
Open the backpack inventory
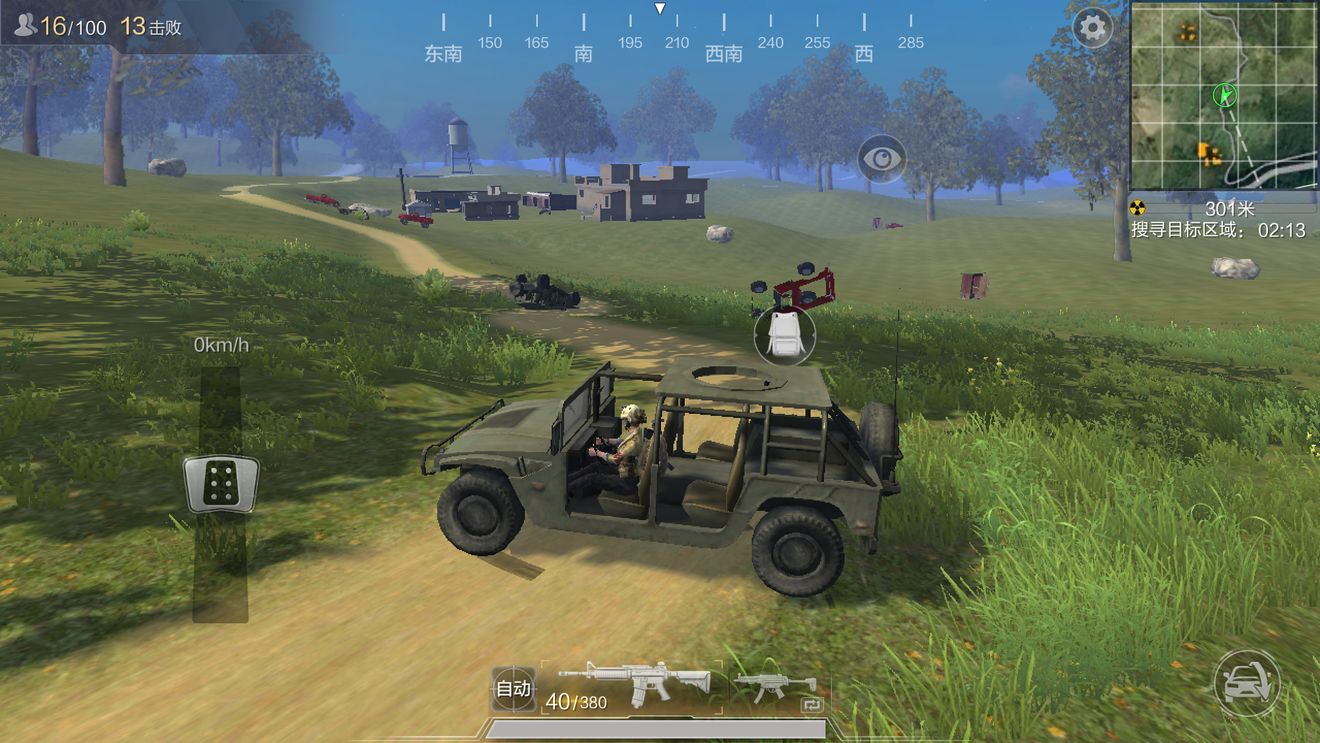pyautogui.click(x=784, y=334)
